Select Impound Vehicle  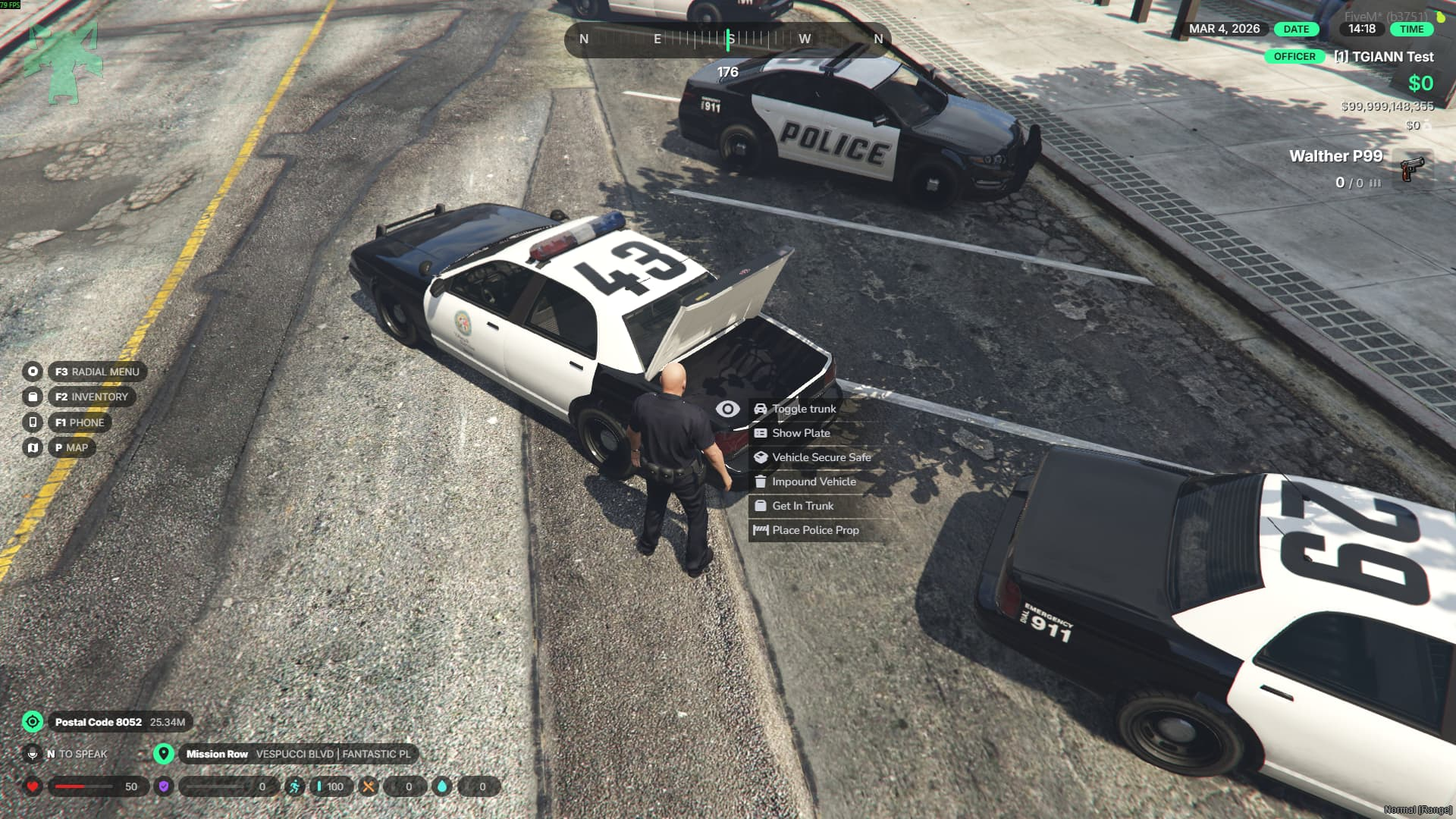click(813, 482)
